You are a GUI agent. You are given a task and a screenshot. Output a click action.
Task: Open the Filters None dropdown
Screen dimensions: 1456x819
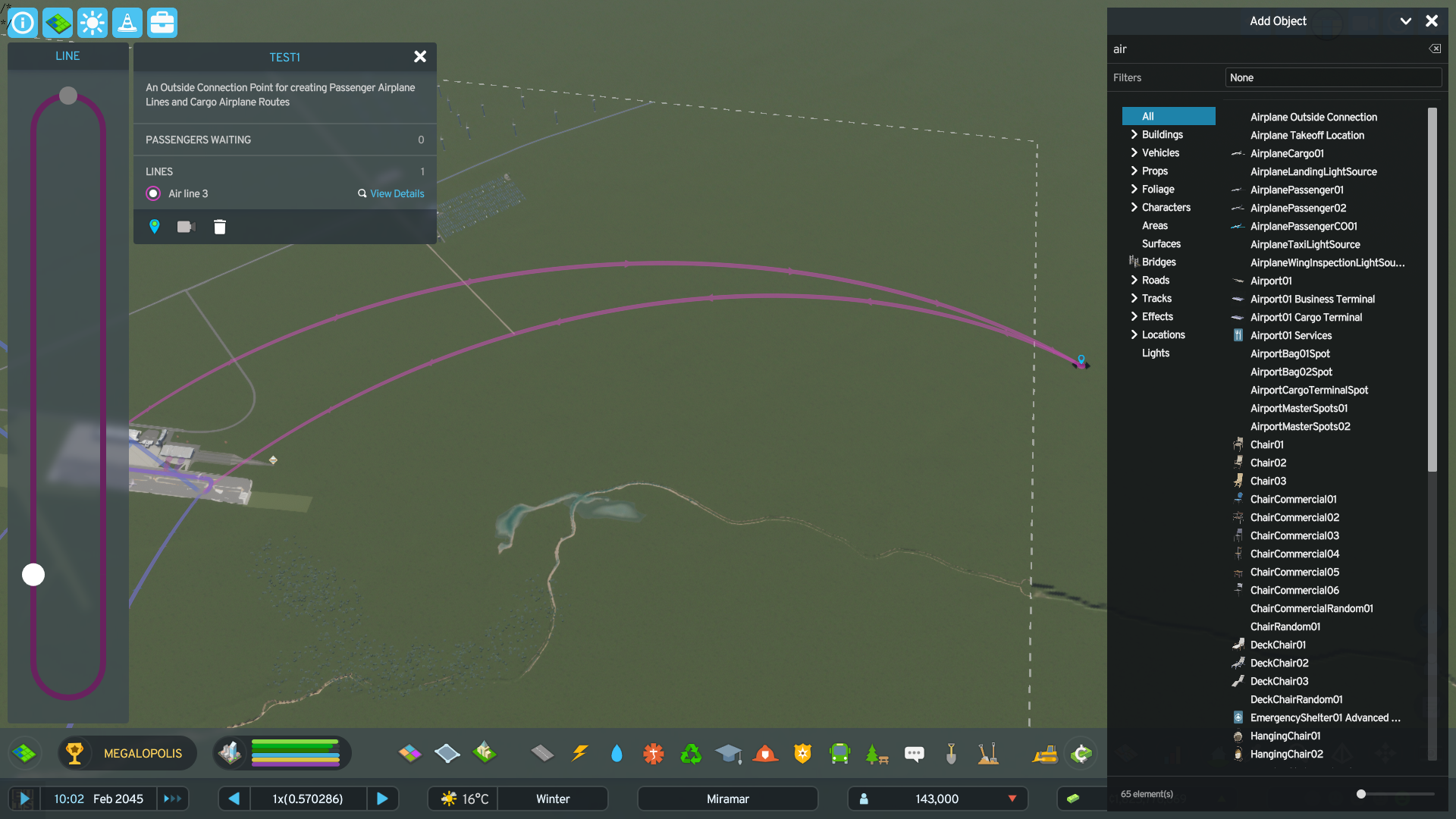(1332, 77)
